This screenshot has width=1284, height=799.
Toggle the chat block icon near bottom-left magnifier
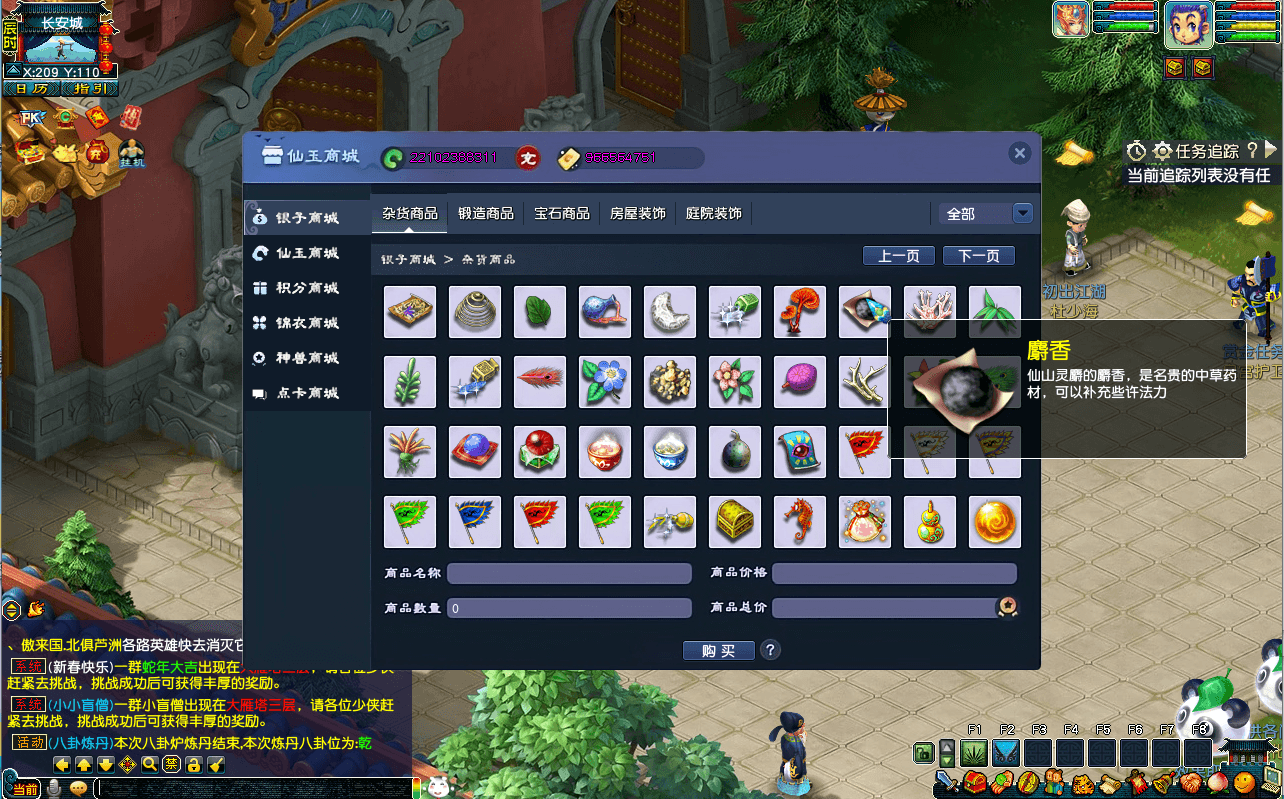click(x=170, y=765)
